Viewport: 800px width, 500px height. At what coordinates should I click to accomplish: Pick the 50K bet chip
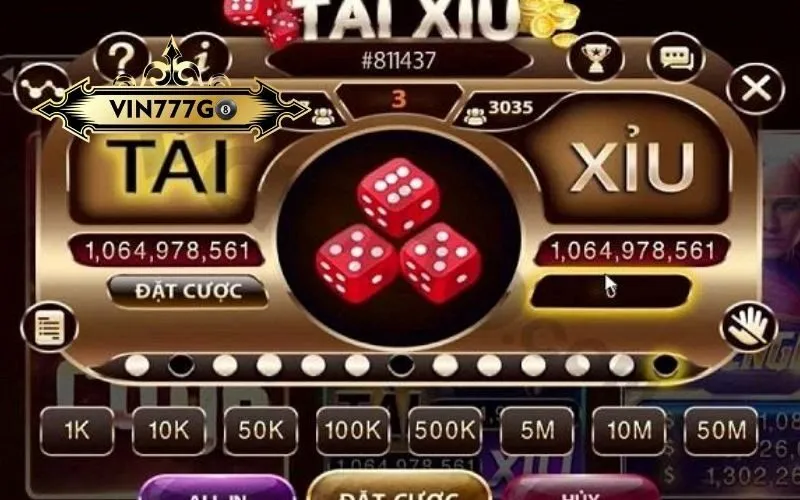(x=261, y=431)
